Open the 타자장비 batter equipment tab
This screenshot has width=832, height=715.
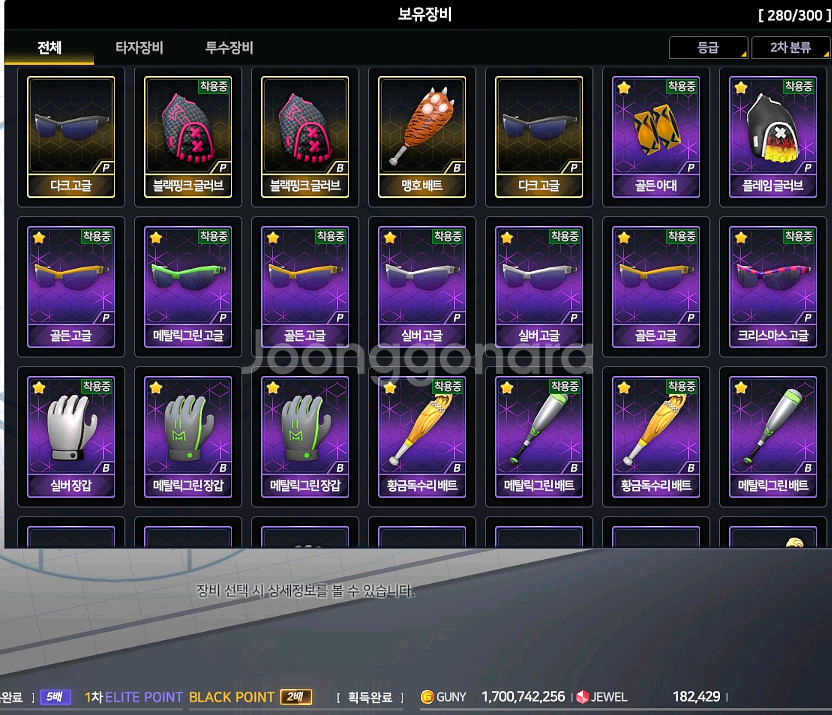139,48
